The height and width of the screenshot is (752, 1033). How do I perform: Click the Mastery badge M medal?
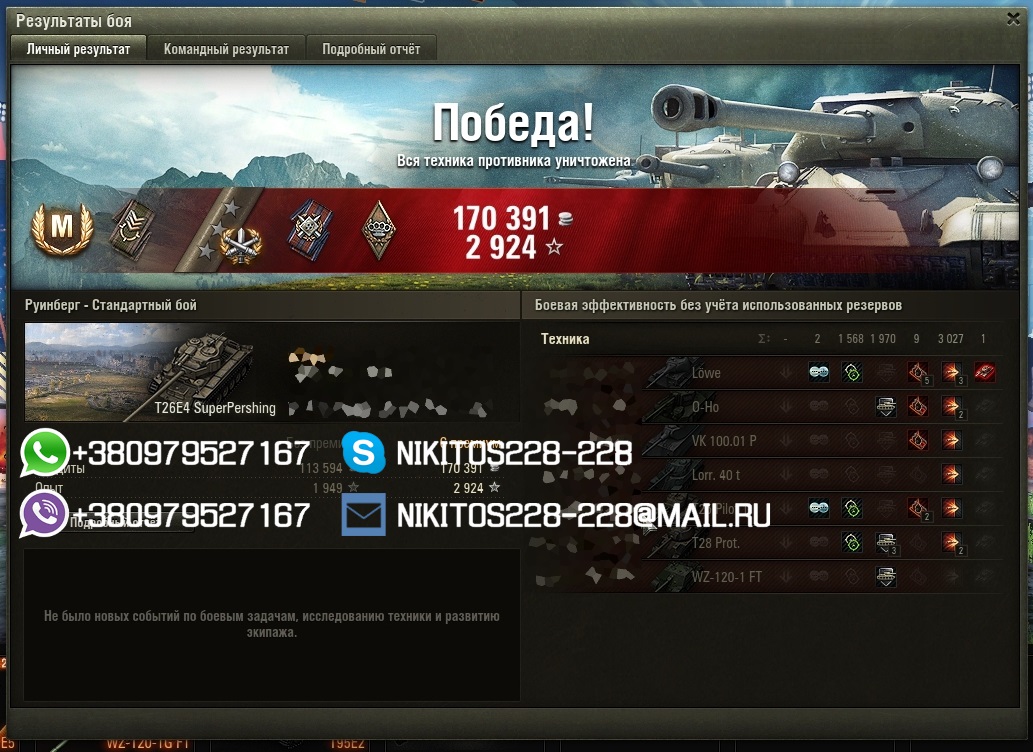point(62,229)
